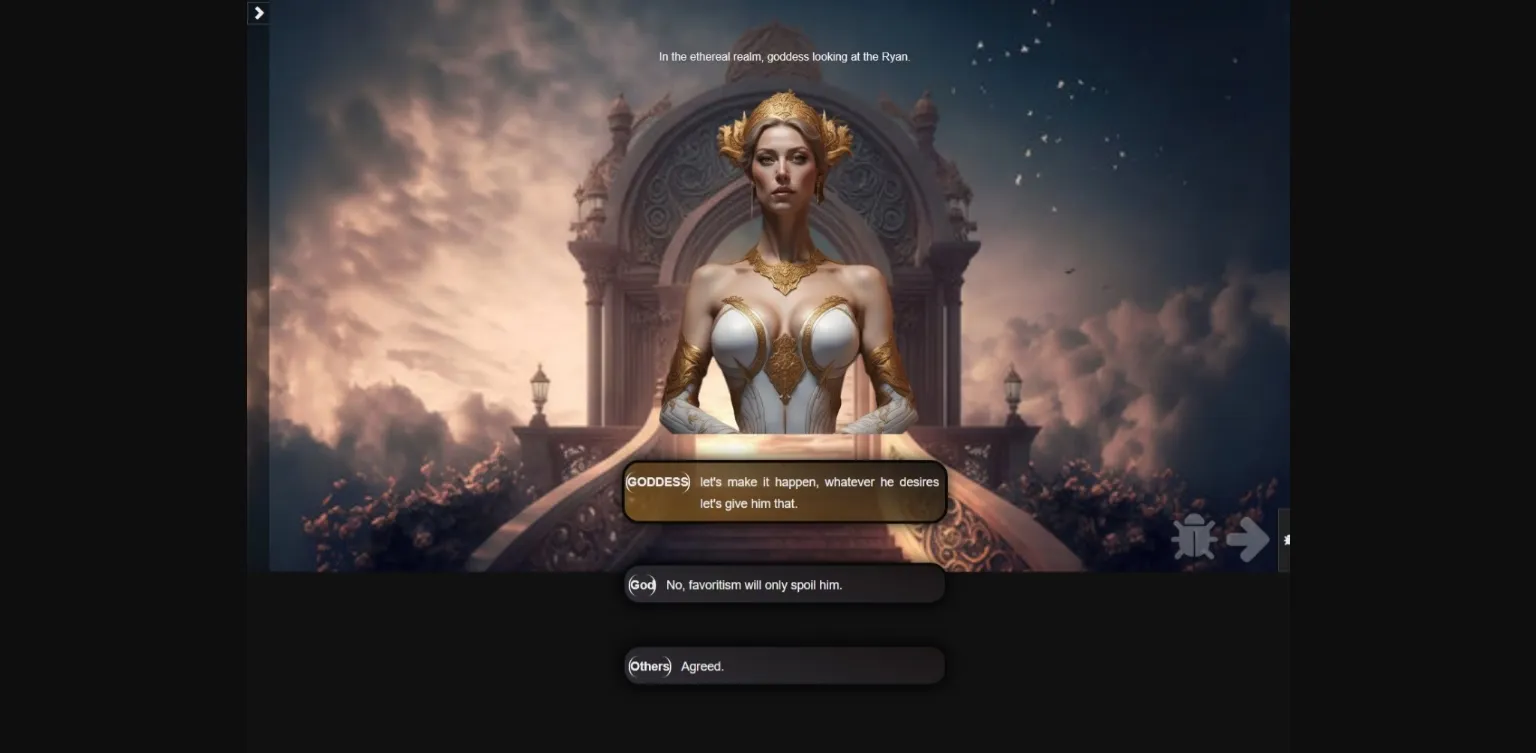This screenshot has width=1536, height=753.
Task: Click the GODDESS speaker name badge
Action: click(658, 482)
